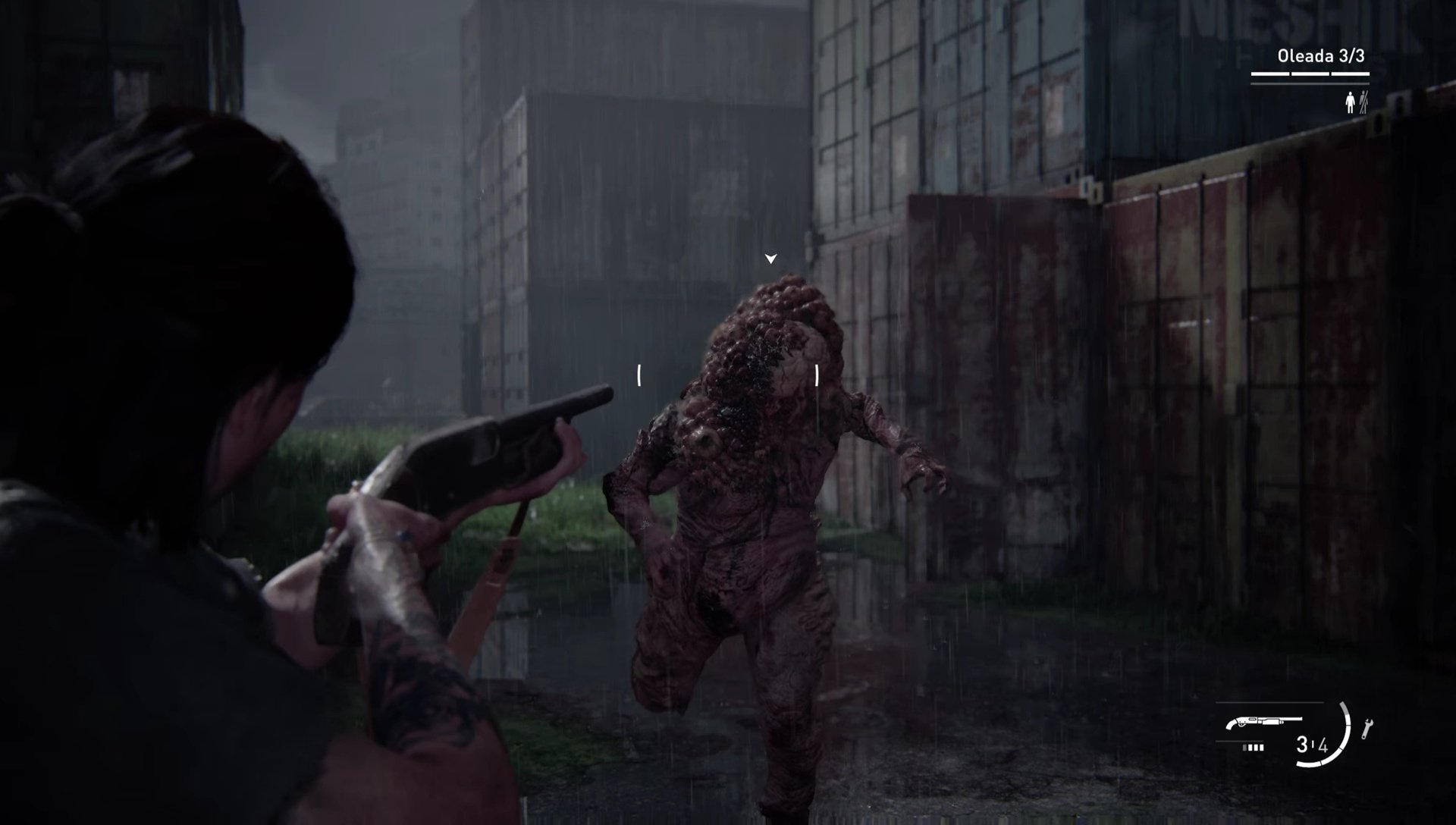The width and height of the screenshot is (1456, 825).
Task: Toggle the third wave segment bar
Action: click(x=1350, y=74)
